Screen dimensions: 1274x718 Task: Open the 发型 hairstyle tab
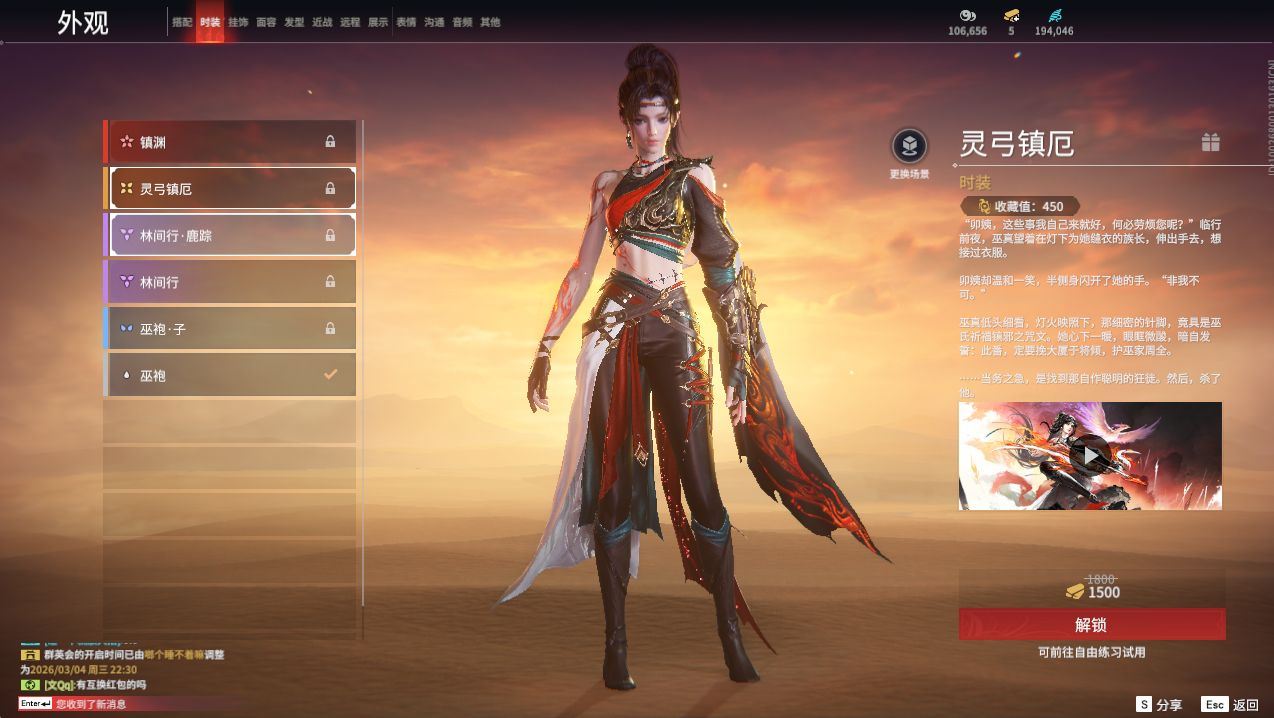click(x=294, y=22)
